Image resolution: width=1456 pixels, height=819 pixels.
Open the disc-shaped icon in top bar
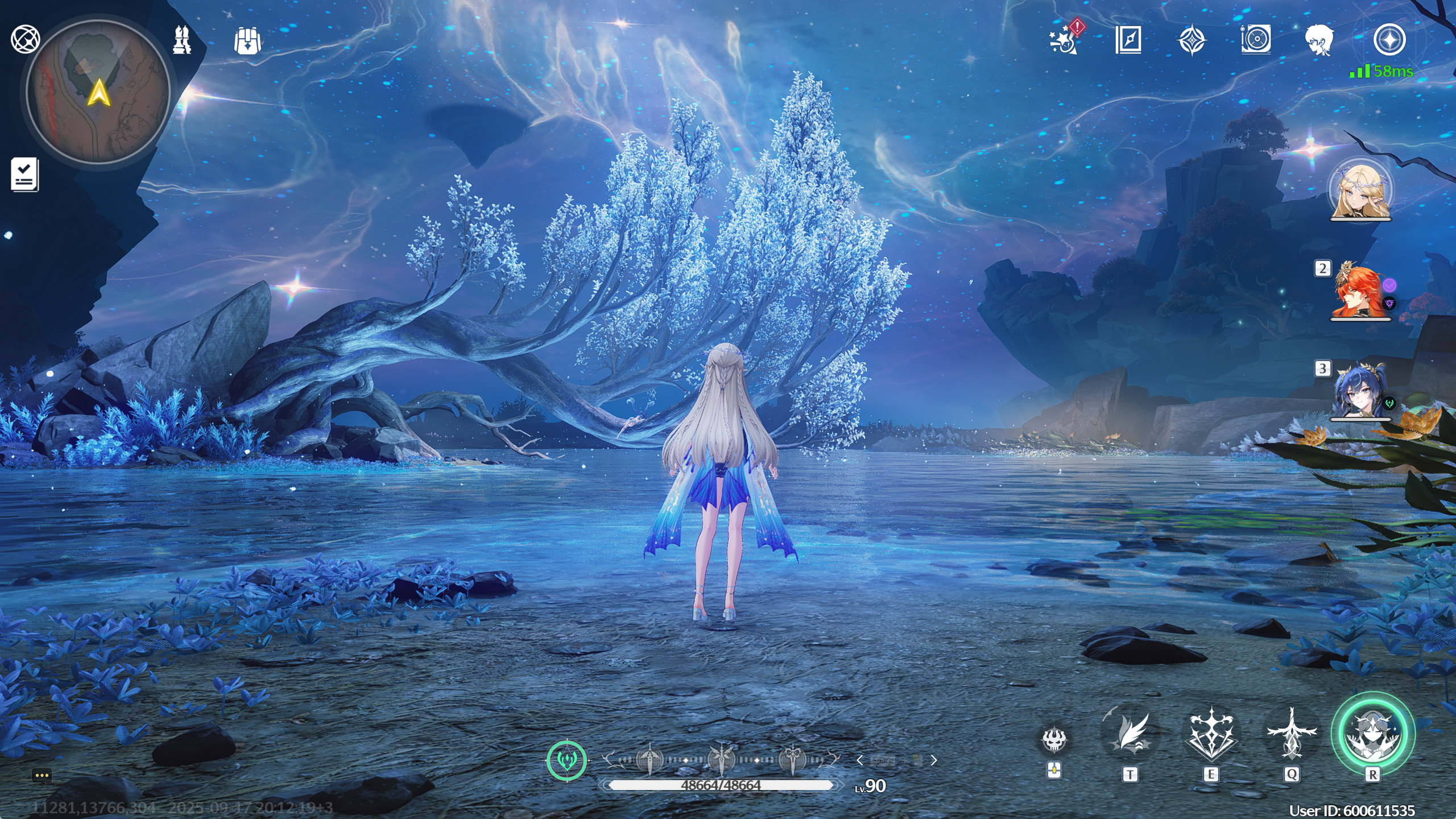tap(1256, 40)
